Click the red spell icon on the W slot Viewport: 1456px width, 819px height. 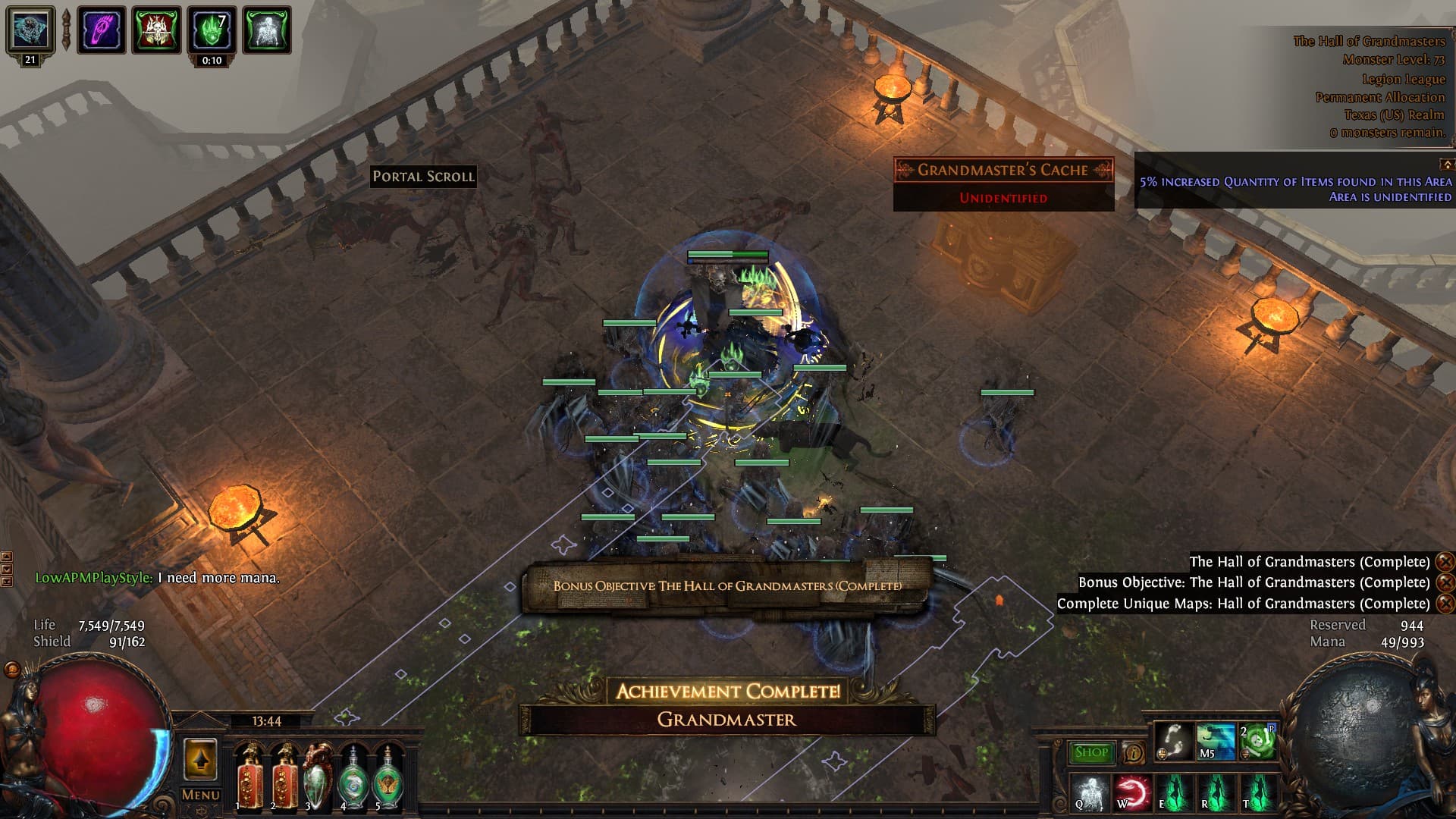[x=1132, y=792]
